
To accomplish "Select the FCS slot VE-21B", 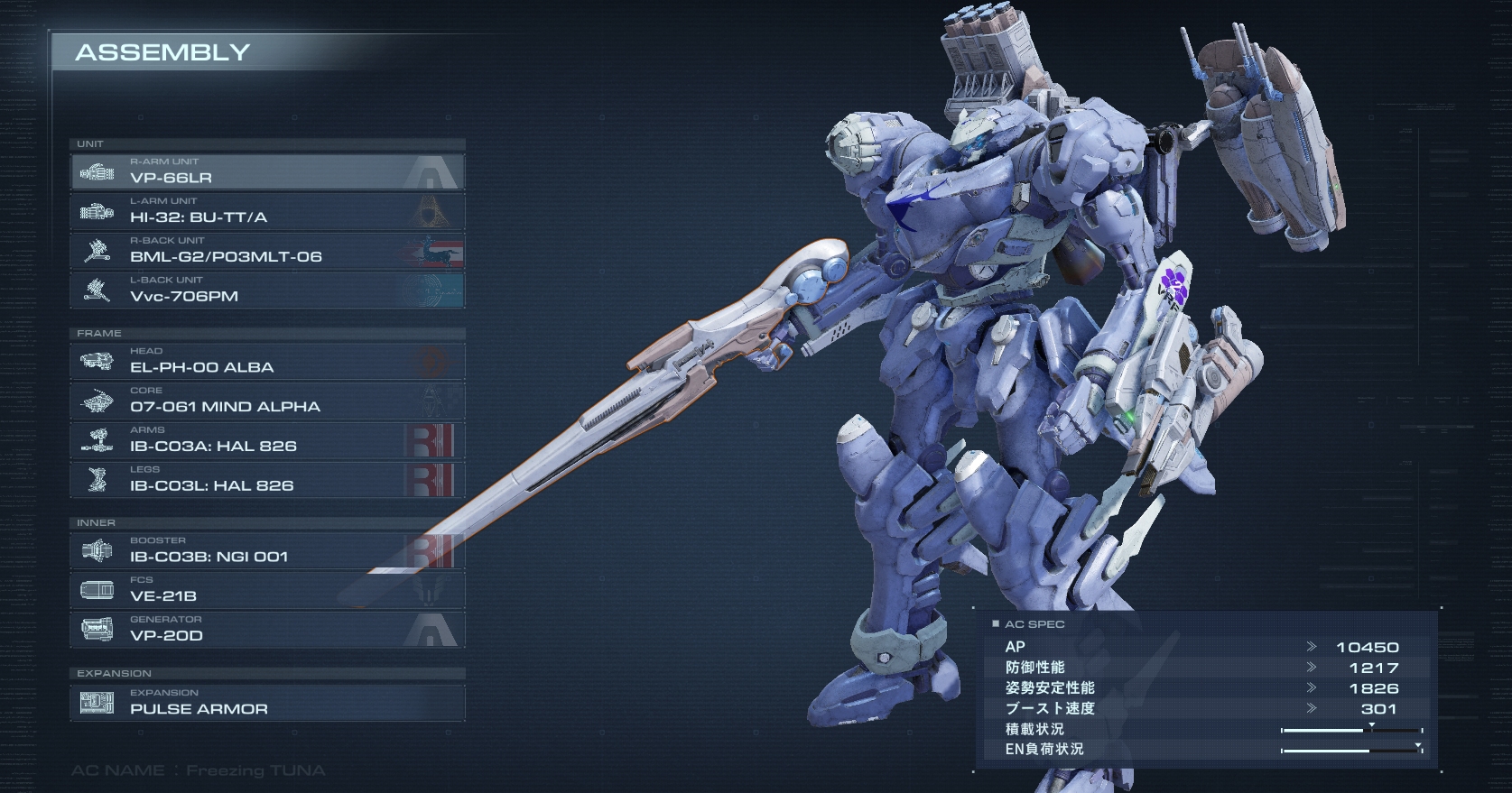I will [267, 590].
